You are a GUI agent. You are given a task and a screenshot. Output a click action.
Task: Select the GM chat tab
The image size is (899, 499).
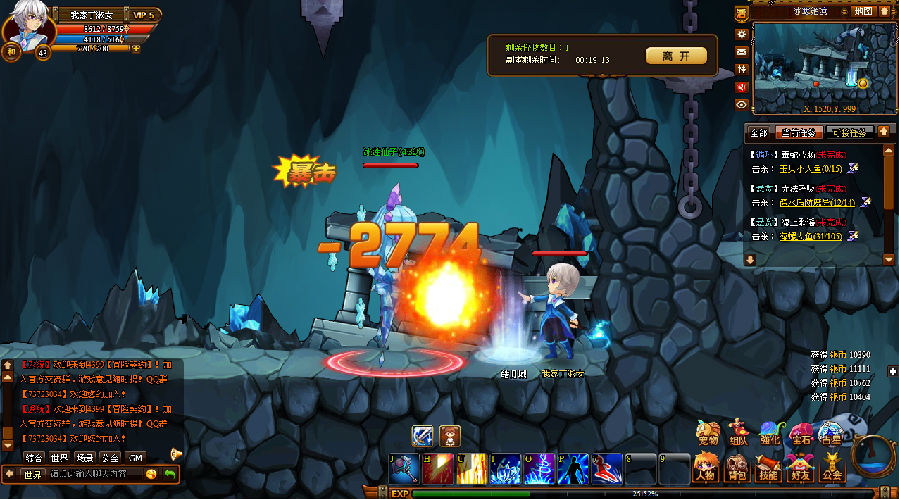tap(136, 457)
